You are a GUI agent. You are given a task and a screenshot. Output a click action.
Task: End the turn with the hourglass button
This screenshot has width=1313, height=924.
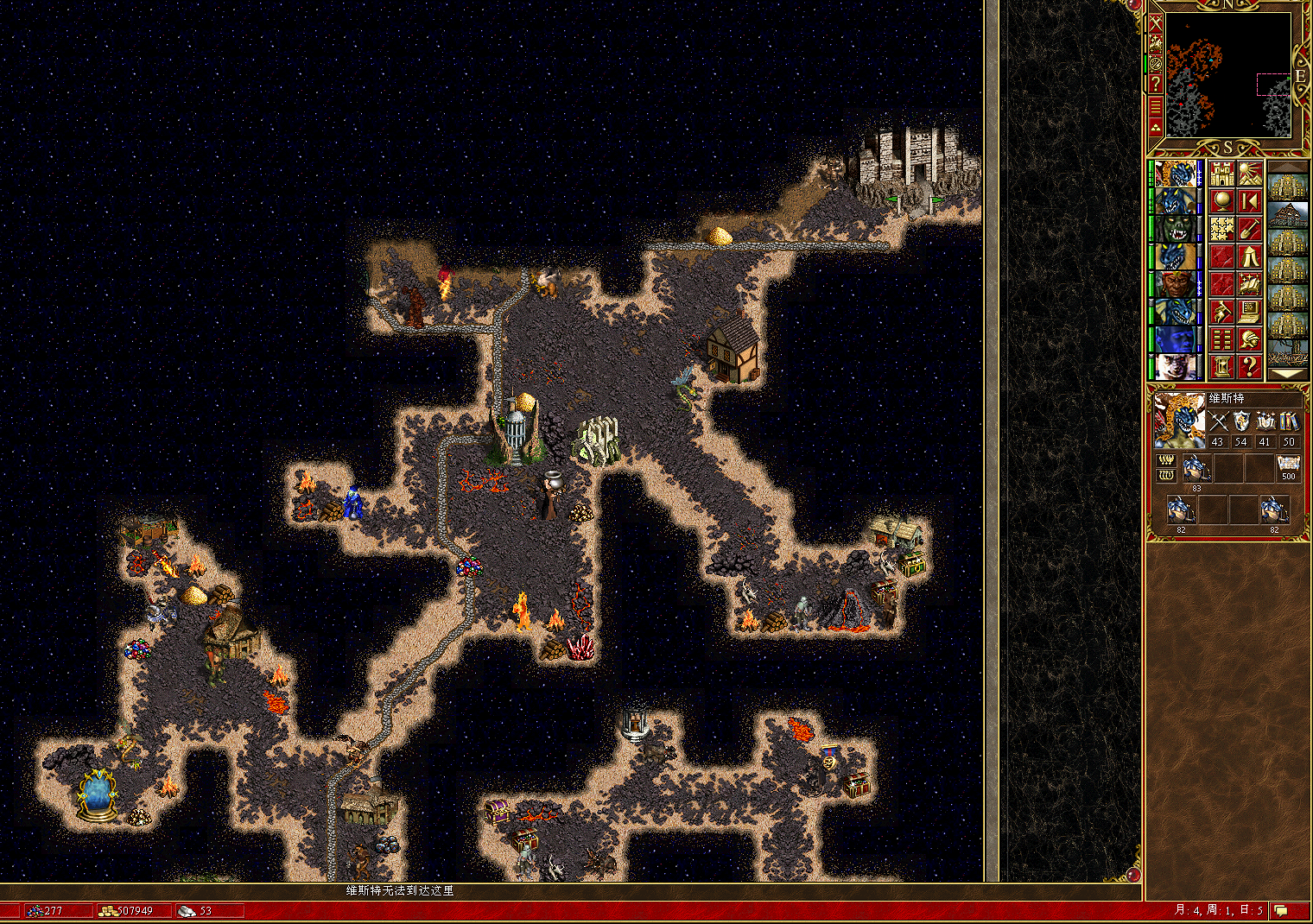coord(1221,367)
